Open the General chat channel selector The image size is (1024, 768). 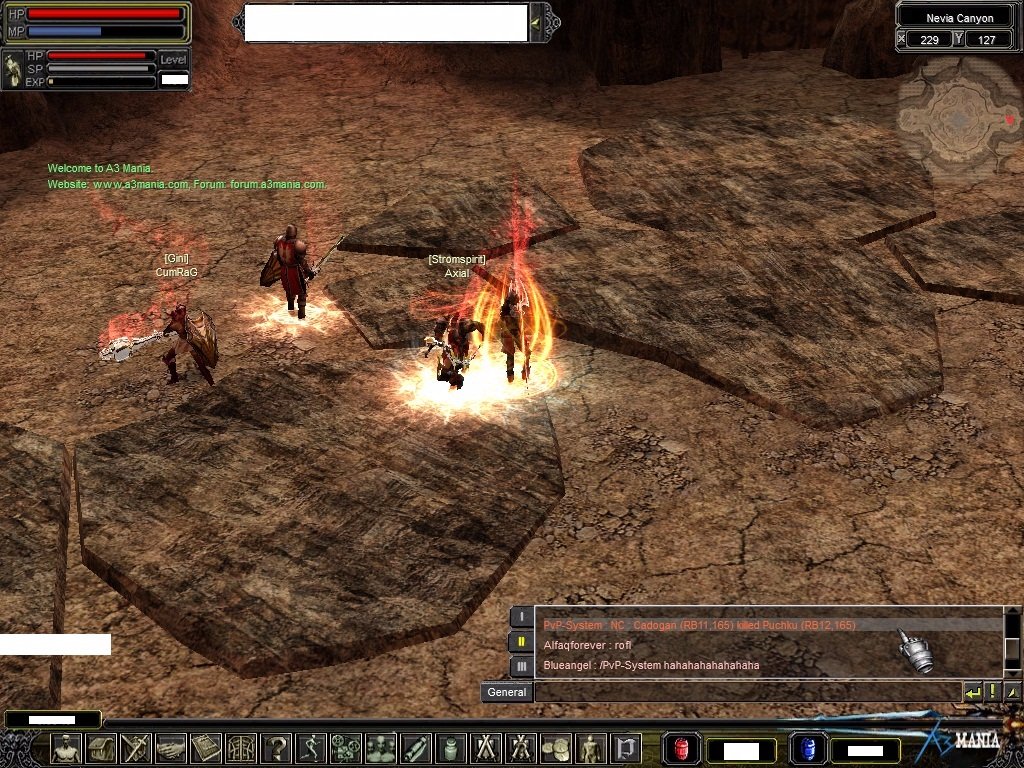pyautogui.click(x=507, y=692)
